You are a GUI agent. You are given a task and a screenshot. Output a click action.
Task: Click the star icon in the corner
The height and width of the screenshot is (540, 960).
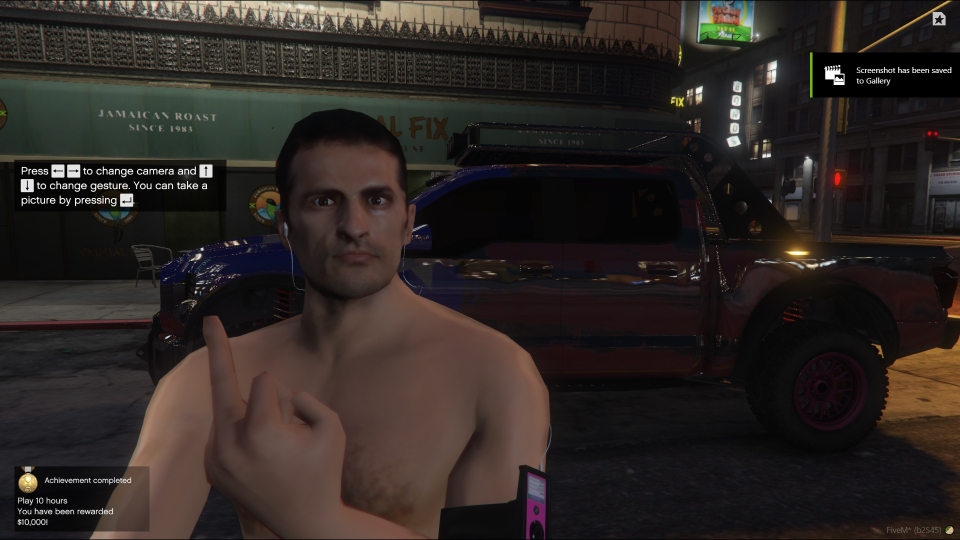939,18
